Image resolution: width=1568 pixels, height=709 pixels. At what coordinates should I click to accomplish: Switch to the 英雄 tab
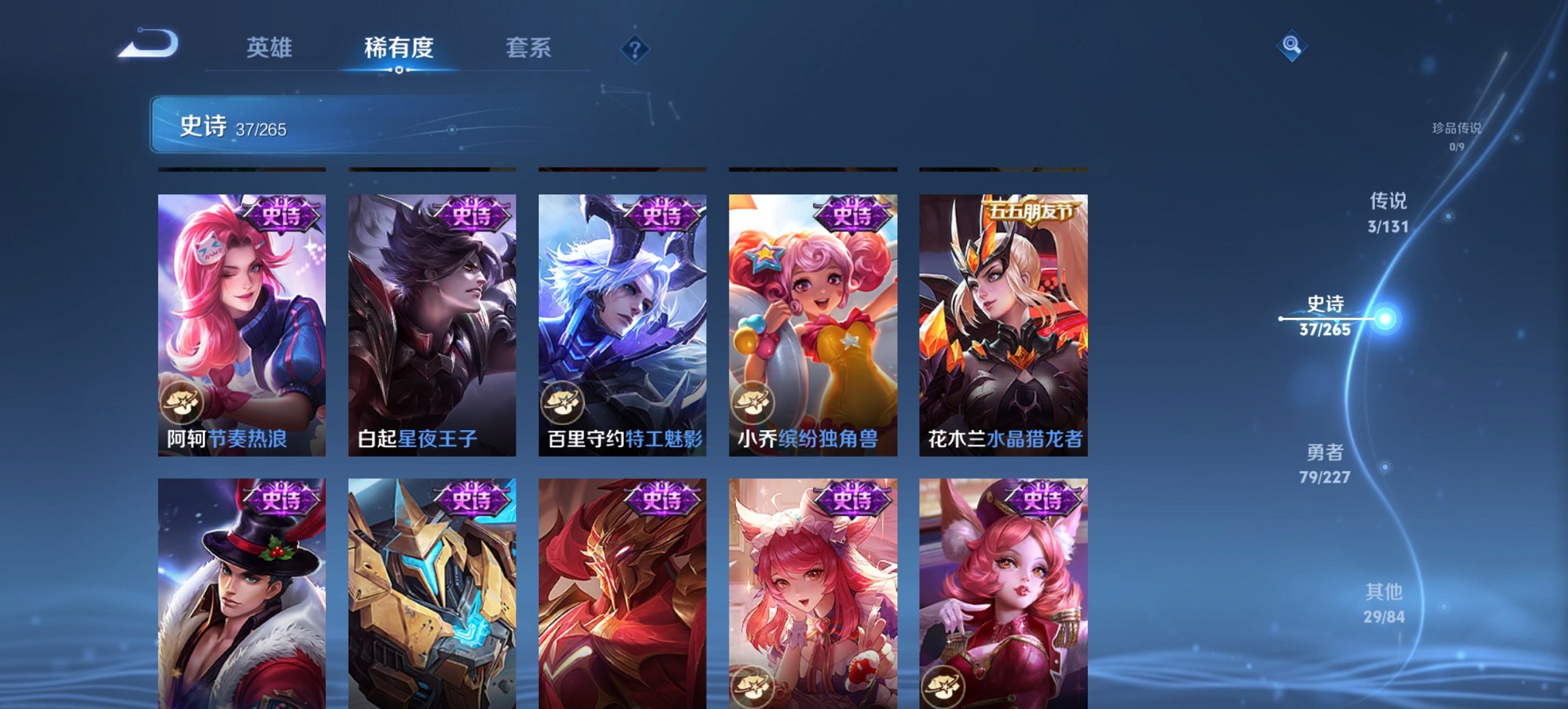(271, 48)
